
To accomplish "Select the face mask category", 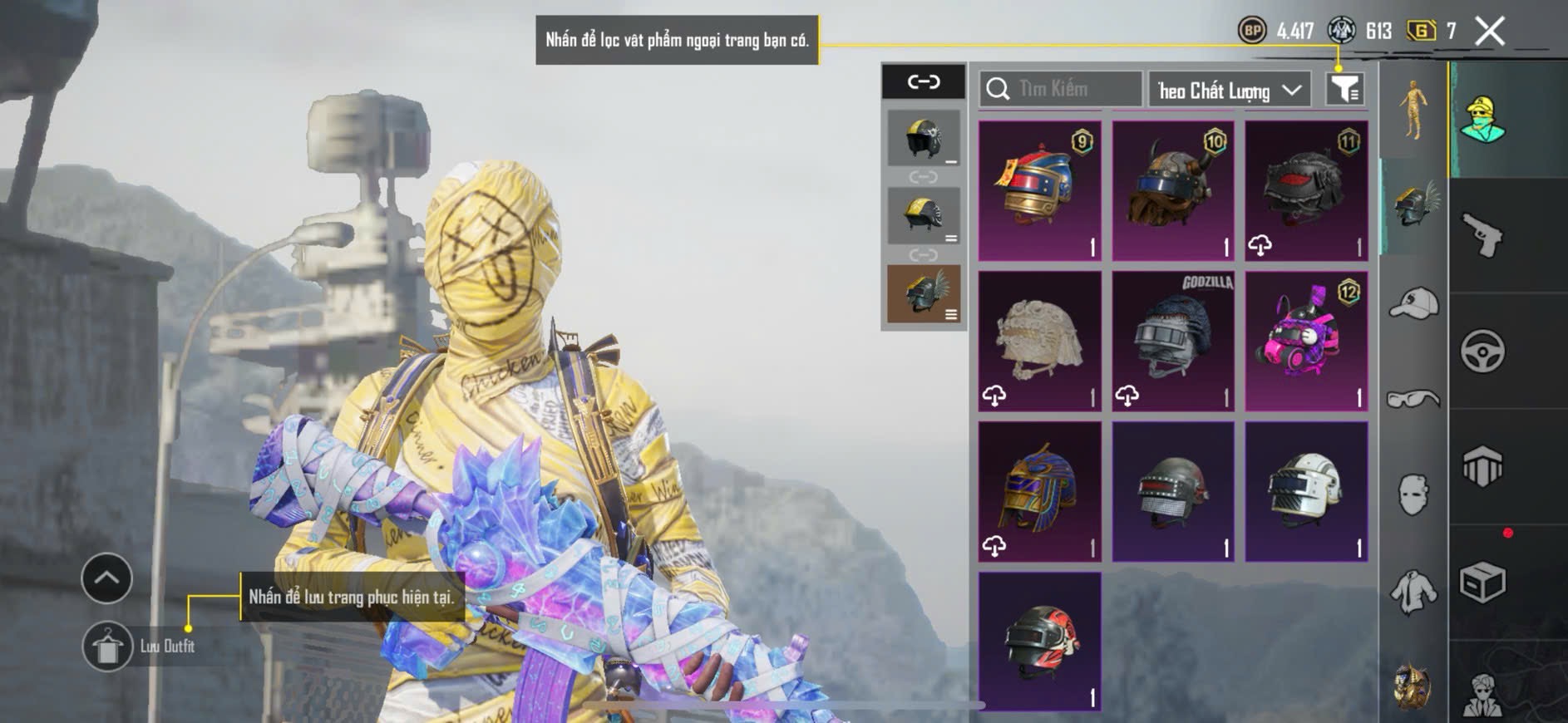I will coord(1413,494).
